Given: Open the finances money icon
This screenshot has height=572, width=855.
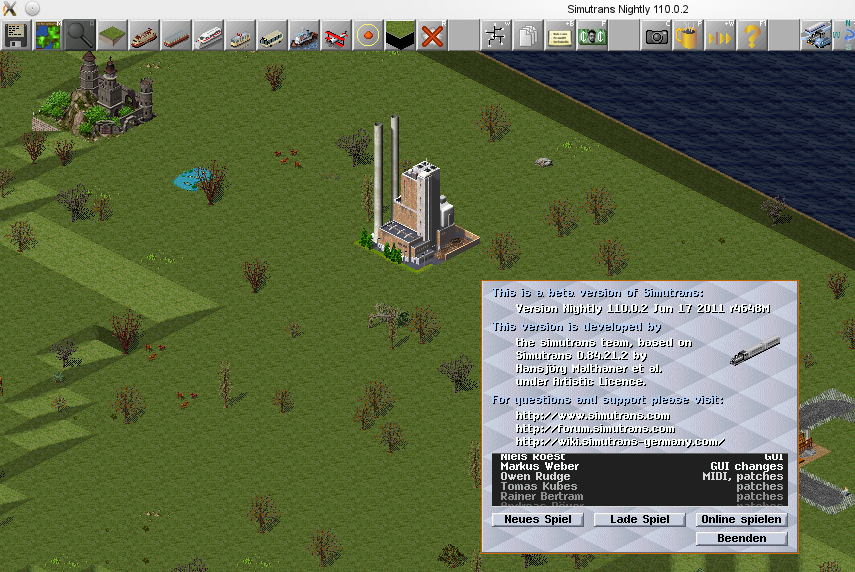Looking at the screenshot, I should [591, 36].
